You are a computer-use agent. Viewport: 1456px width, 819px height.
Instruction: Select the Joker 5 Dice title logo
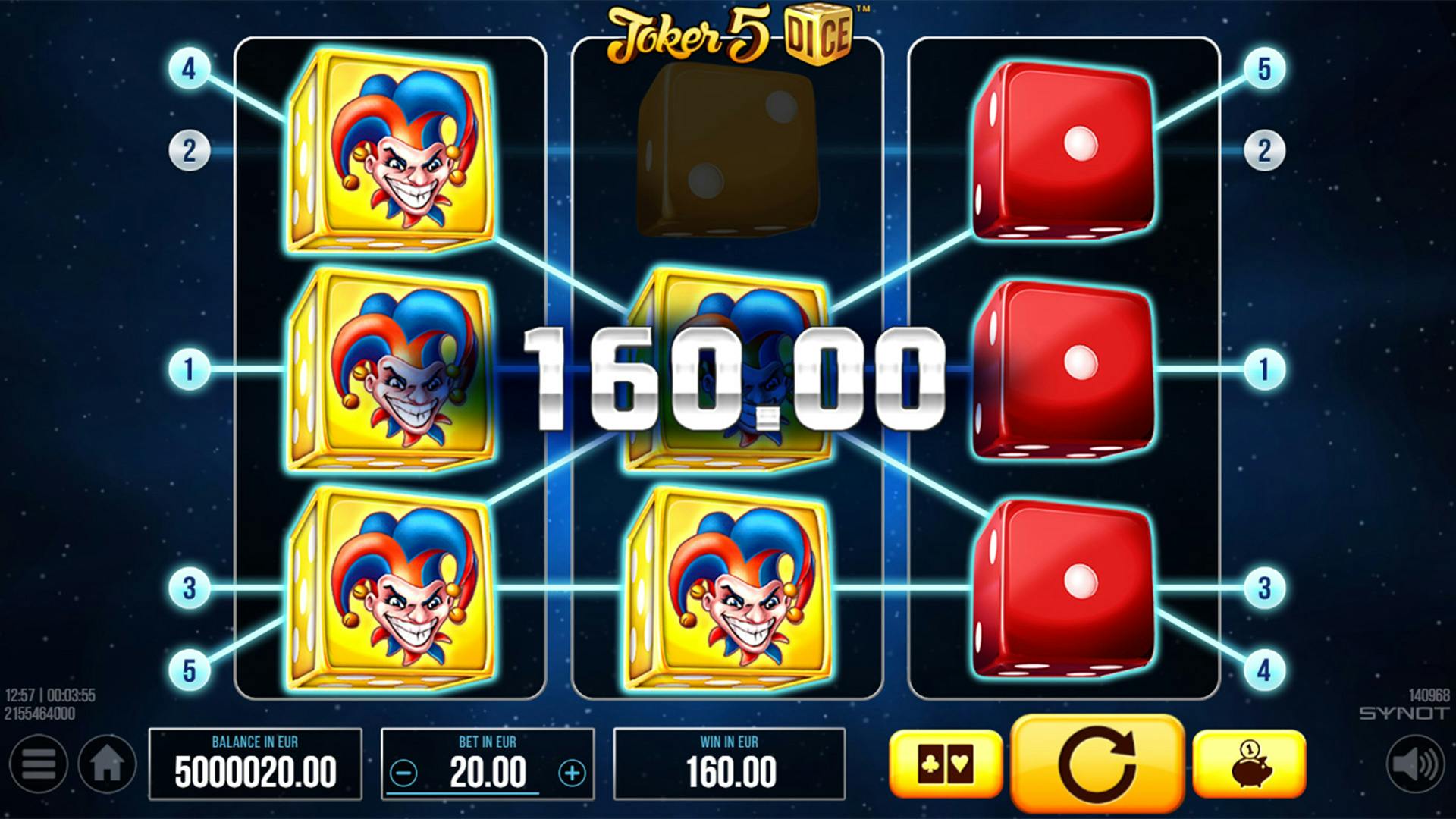732,32
